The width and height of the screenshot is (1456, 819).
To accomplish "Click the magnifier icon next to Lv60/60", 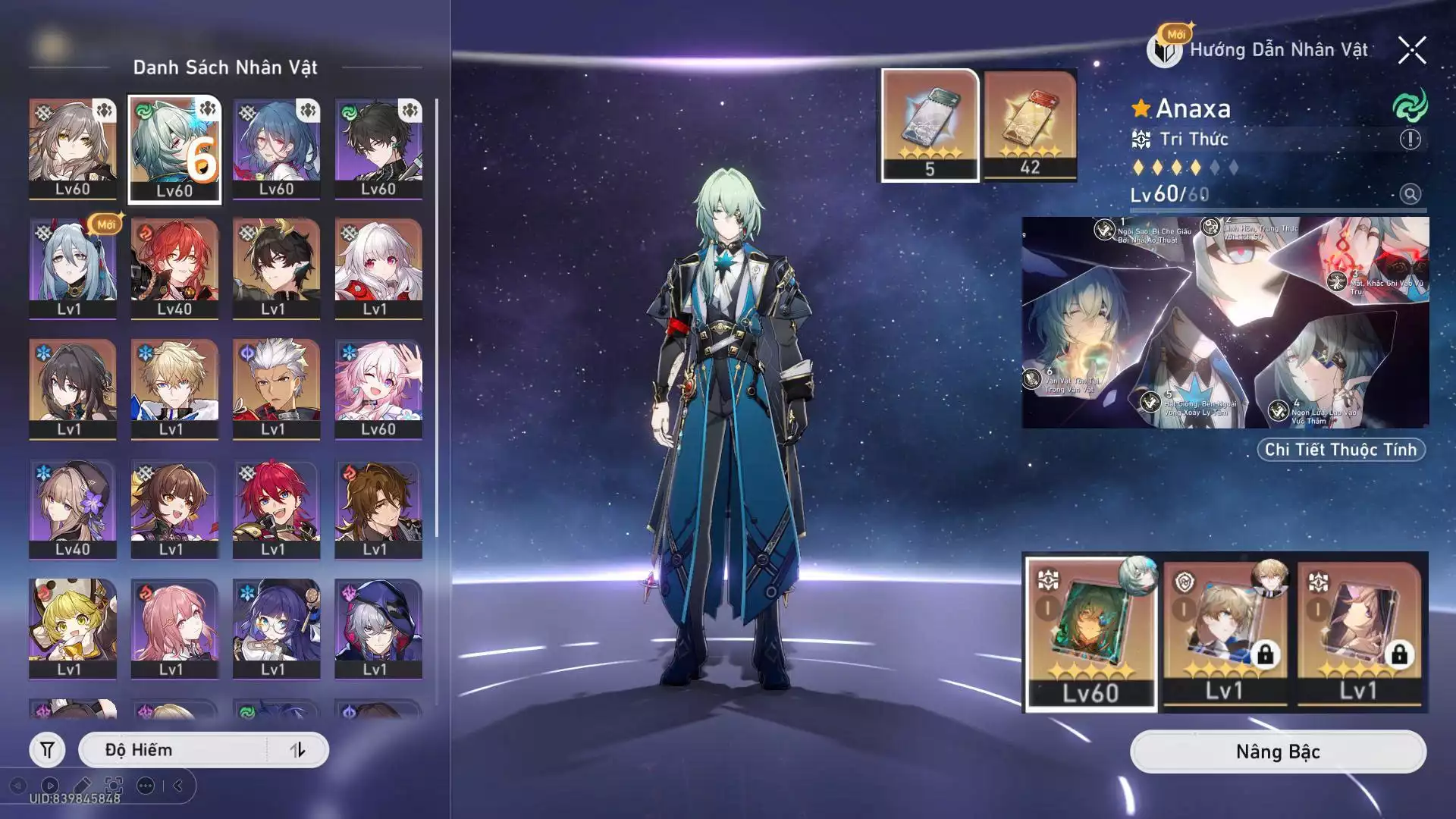I will coord(1410,194).
